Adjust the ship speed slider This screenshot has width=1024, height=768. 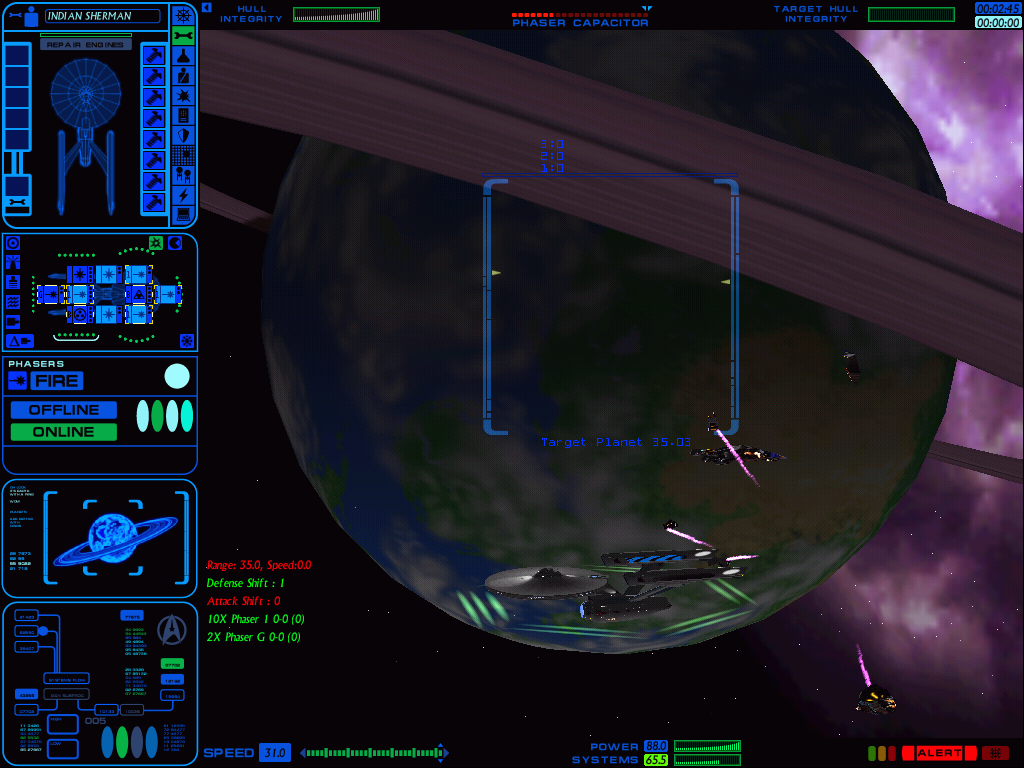pyautogui.click(x=374, y=753)
